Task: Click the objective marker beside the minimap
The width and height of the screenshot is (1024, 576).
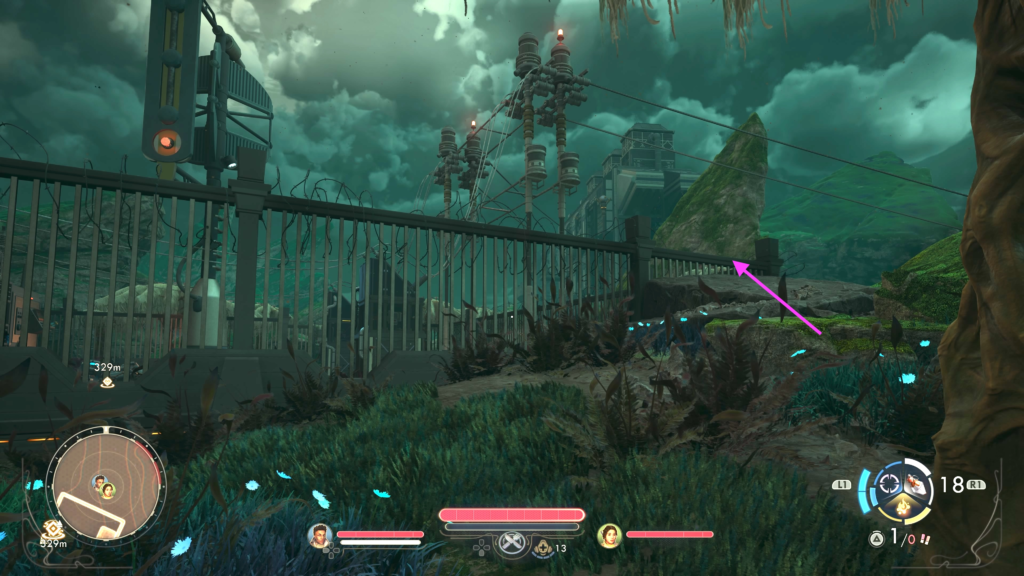Action: [49, 527]
